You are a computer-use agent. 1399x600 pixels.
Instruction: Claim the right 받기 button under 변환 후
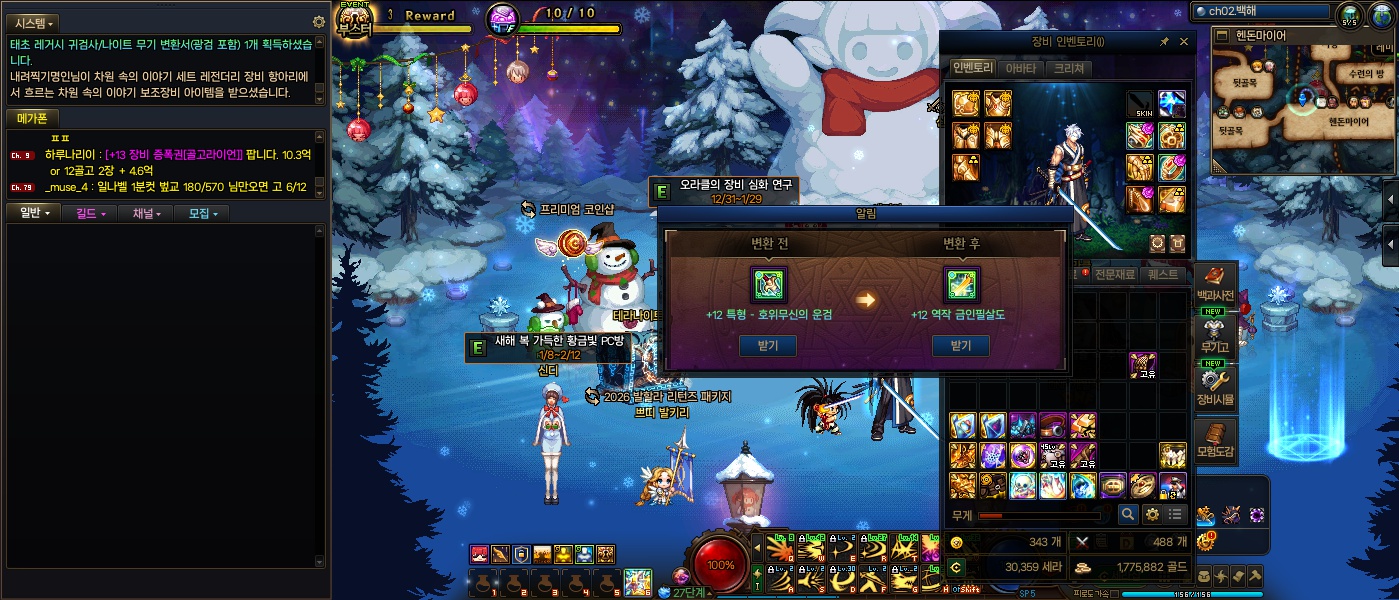(960, 346)
